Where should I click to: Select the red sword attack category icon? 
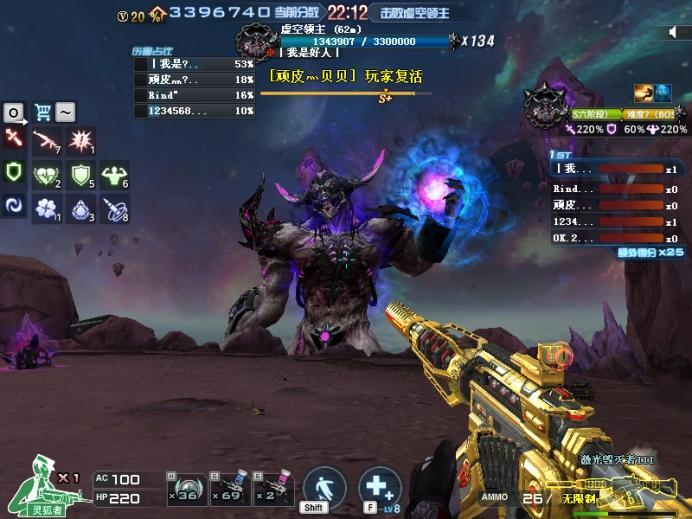coord(14,141)
